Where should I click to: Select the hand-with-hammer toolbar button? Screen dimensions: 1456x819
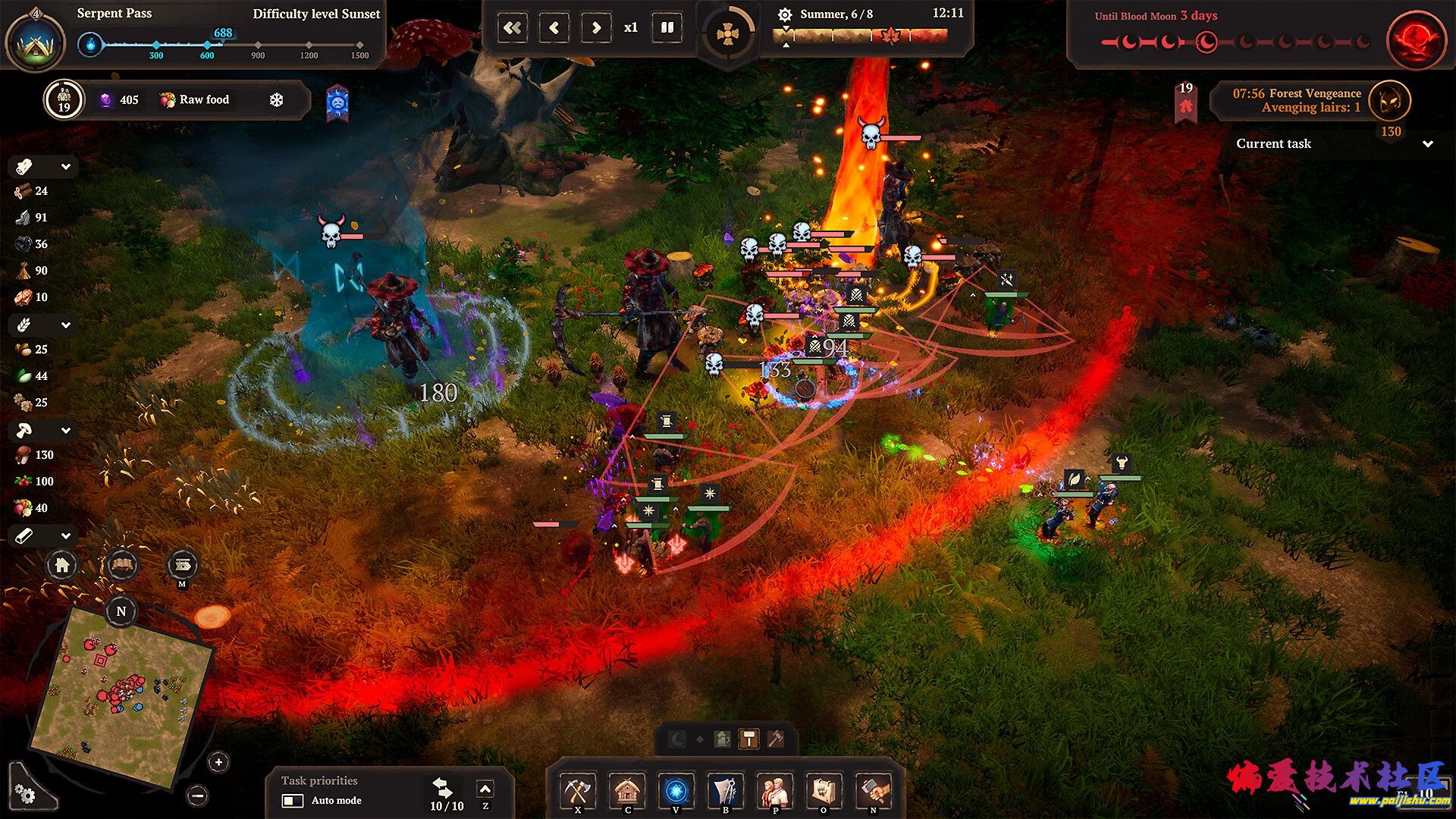tap(873, 791)
